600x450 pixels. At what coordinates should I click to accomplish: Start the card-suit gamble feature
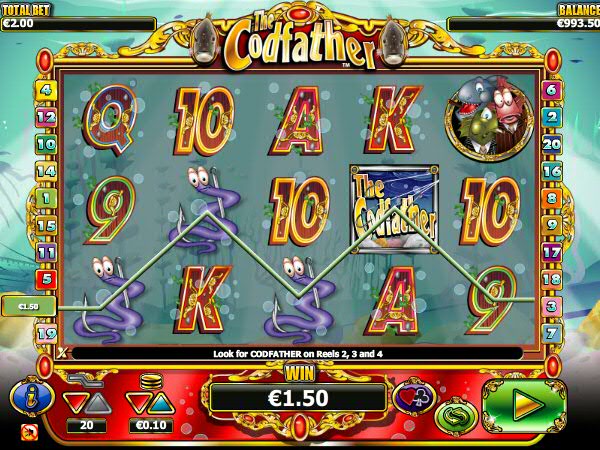pos(413,397)
